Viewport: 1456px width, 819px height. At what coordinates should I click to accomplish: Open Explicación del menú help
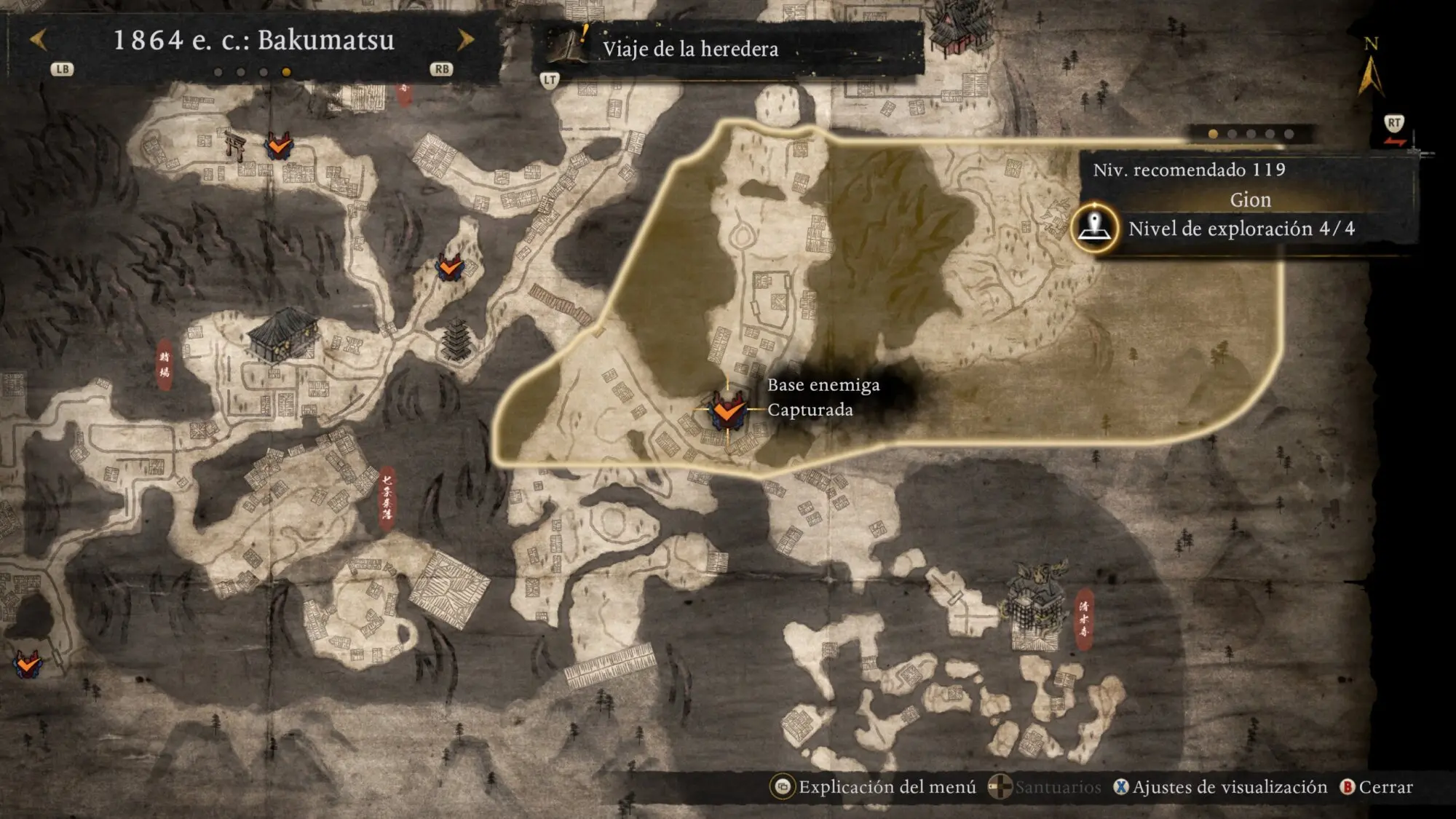874,787
